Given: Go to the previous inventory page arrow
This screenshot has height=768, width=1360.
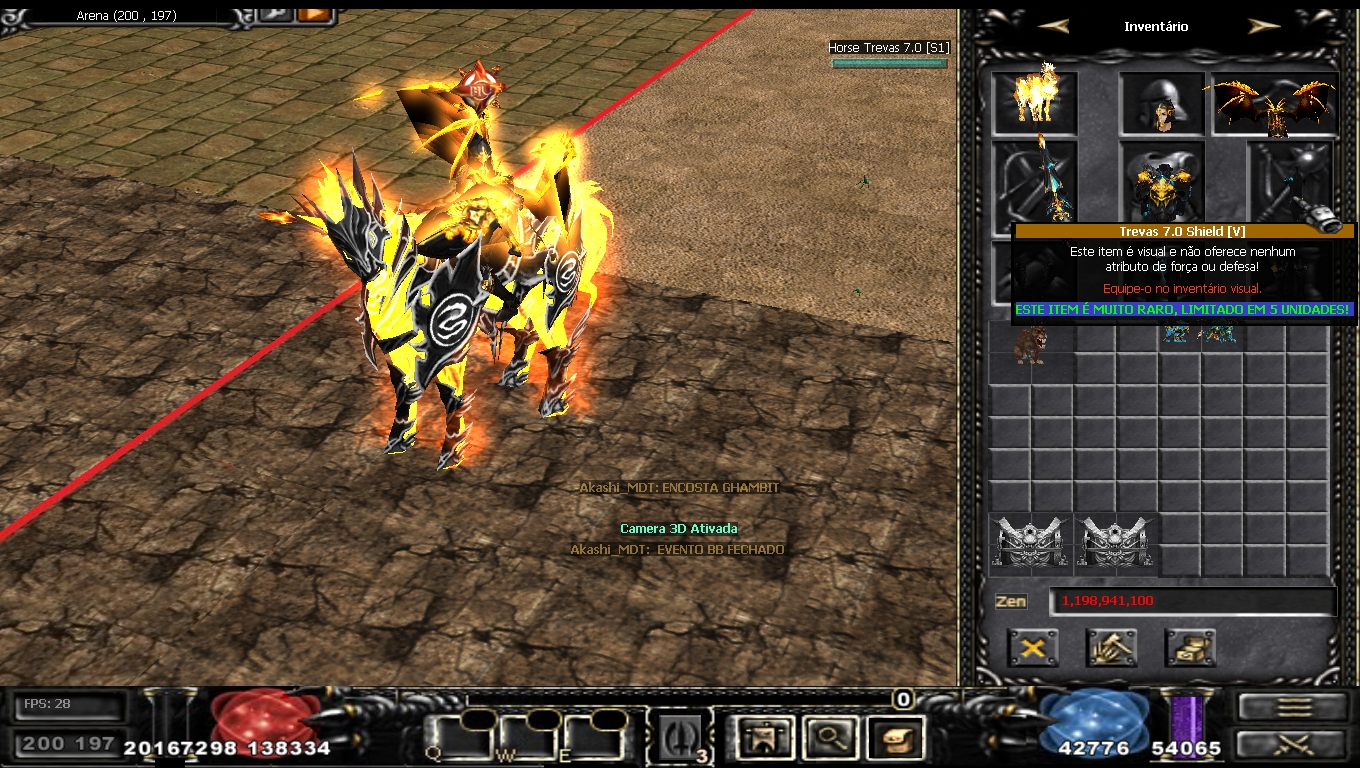Looking at the screenshot, I should (1052, 26).
